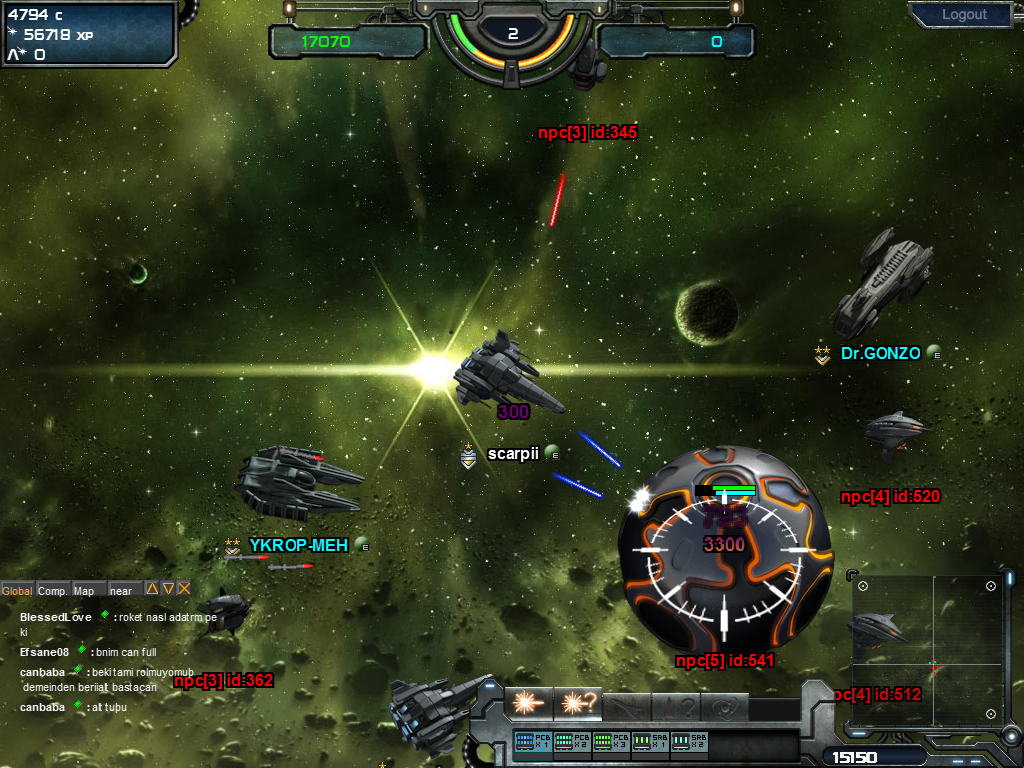The image size is (1024, 768).
Task: Select SRB x1 ammo slot
Action: (651, 743)
